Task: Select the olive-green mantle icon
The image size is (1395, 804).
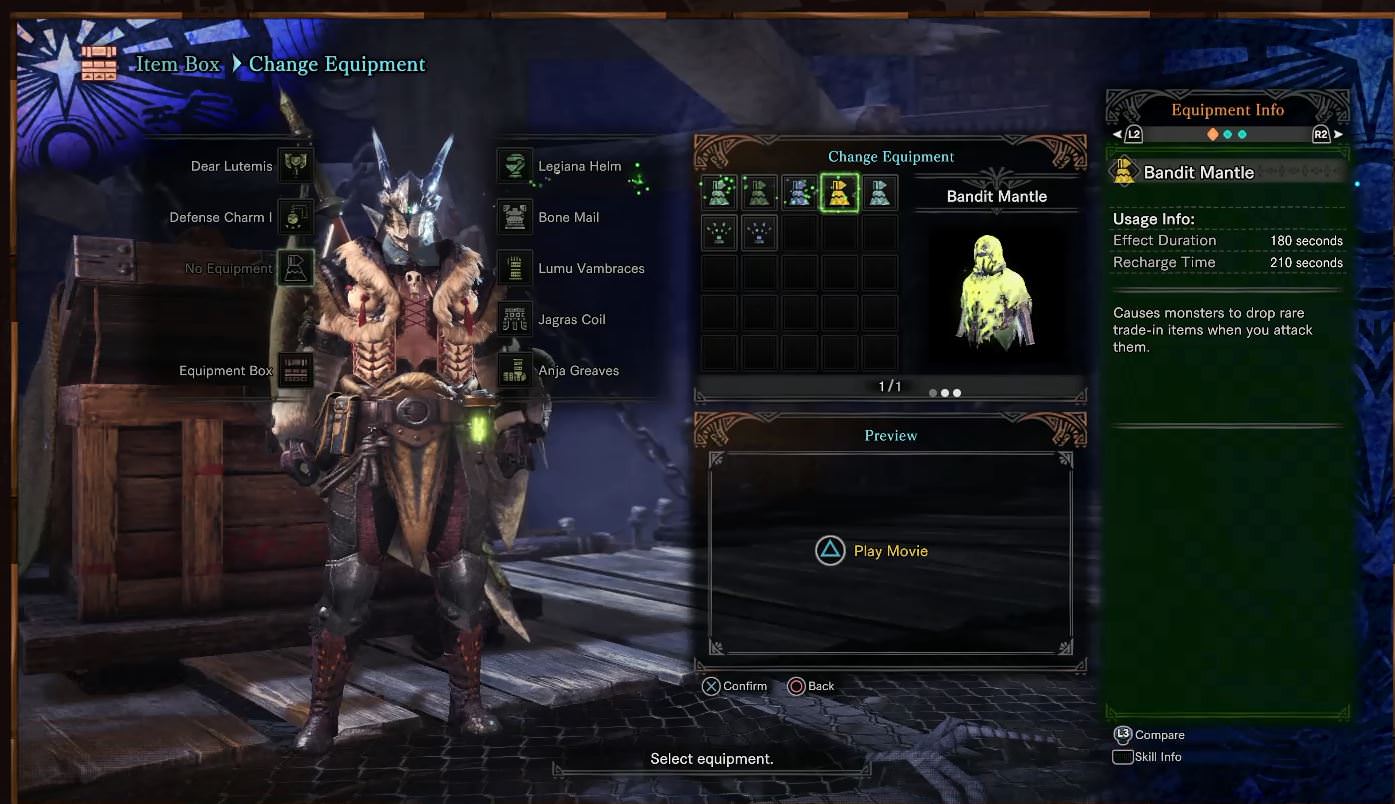Action: point(759,193)
